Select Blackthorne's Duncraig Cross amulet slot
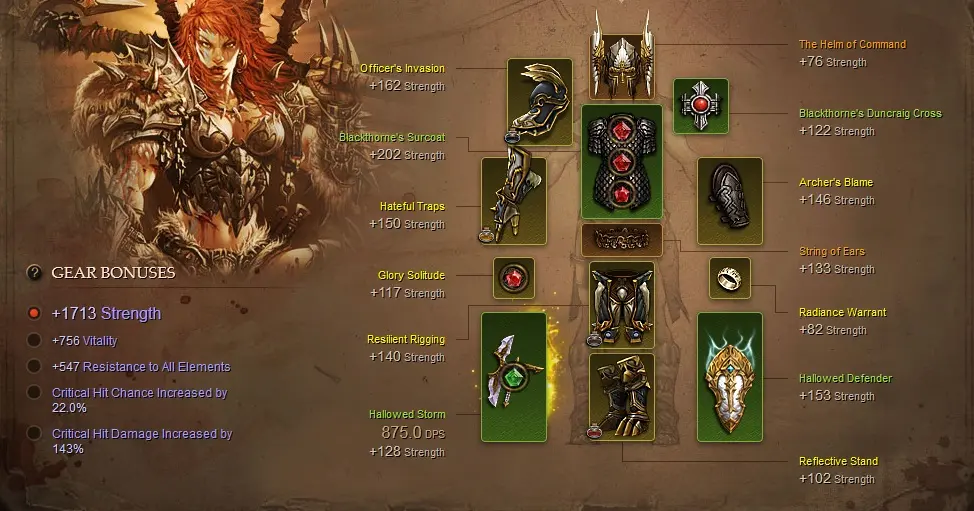 click(700, 105)
